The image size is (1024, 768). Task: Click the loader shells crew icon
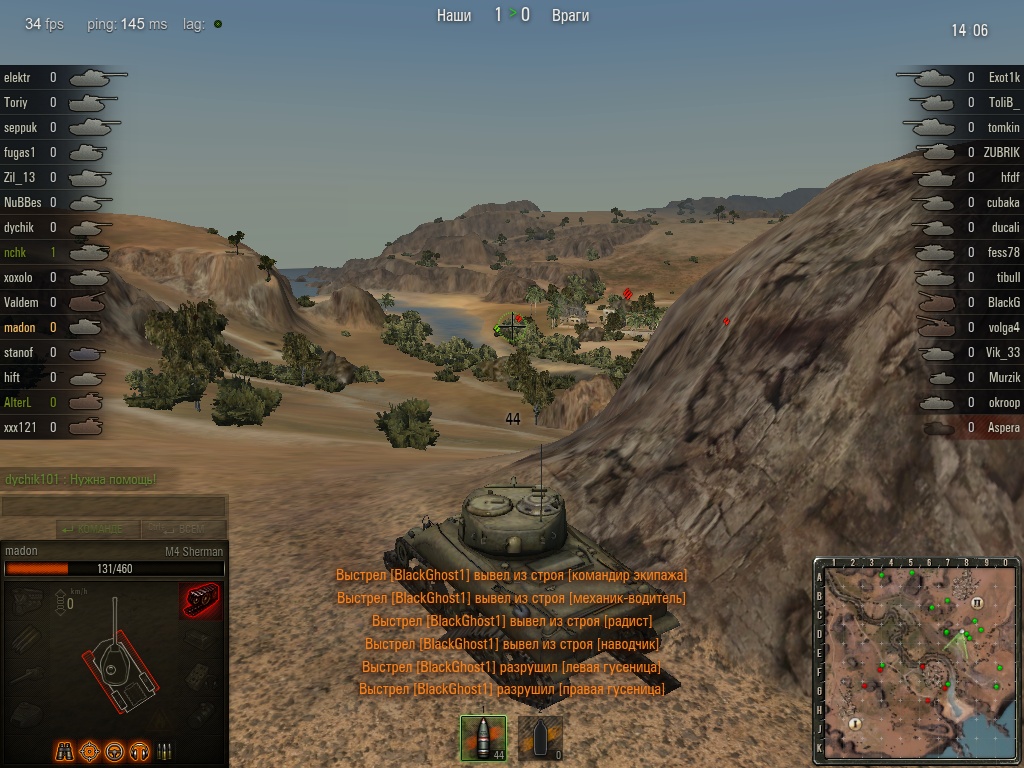tap(163, 750)
